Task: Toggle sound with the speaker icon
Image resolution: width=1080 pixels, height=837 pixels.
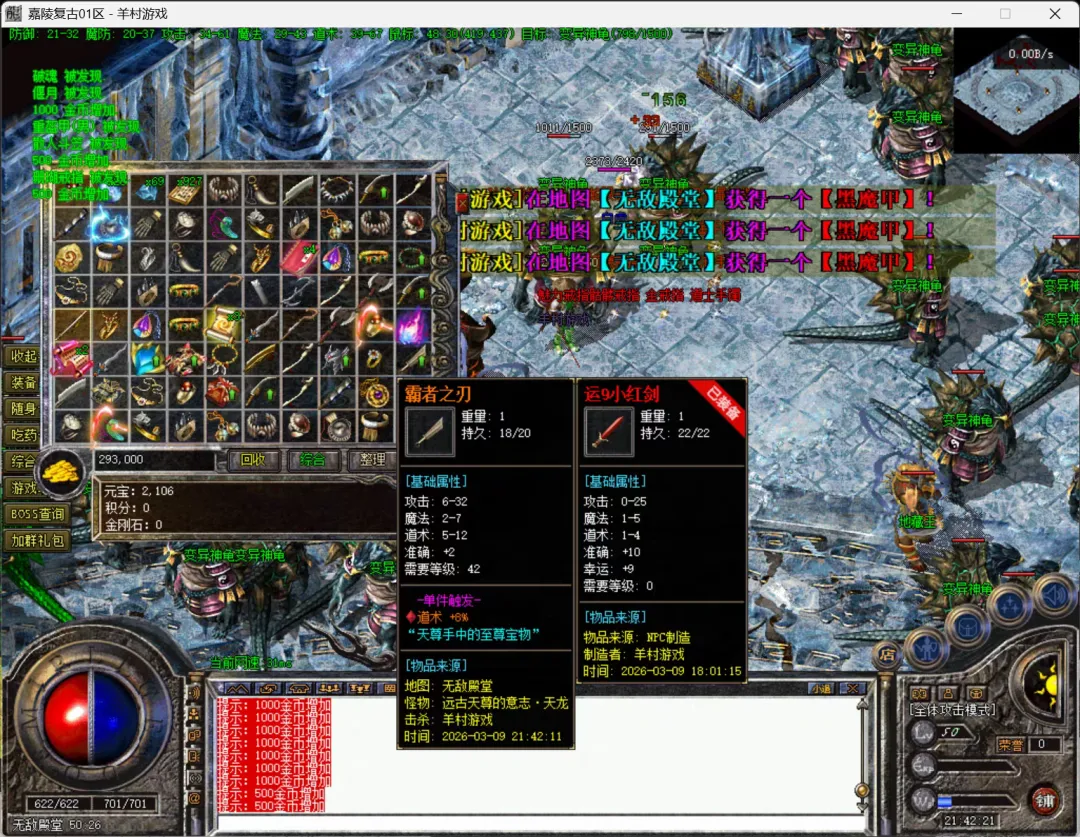Action: tap(1052, 595)
